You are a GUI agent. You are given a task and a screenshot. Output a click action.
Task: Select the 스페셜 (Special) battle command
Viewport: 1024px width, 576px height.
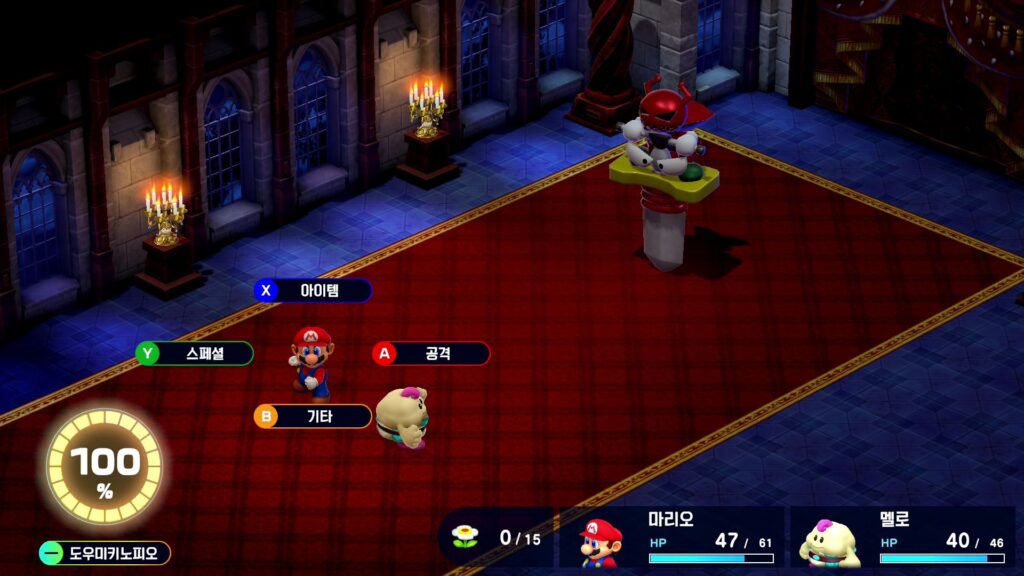195,354
